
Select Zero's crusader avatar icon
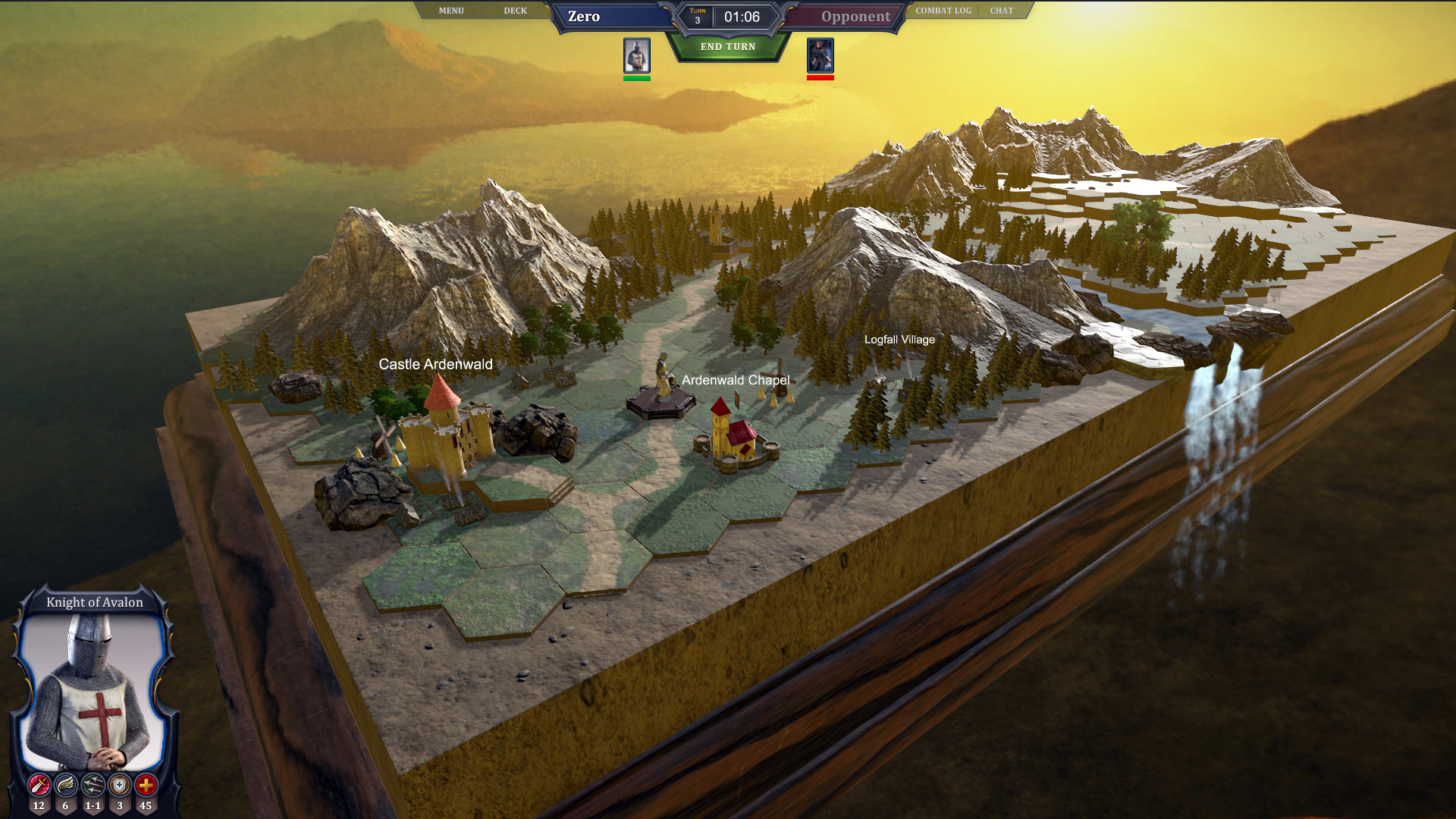click(x=635, y=55)
